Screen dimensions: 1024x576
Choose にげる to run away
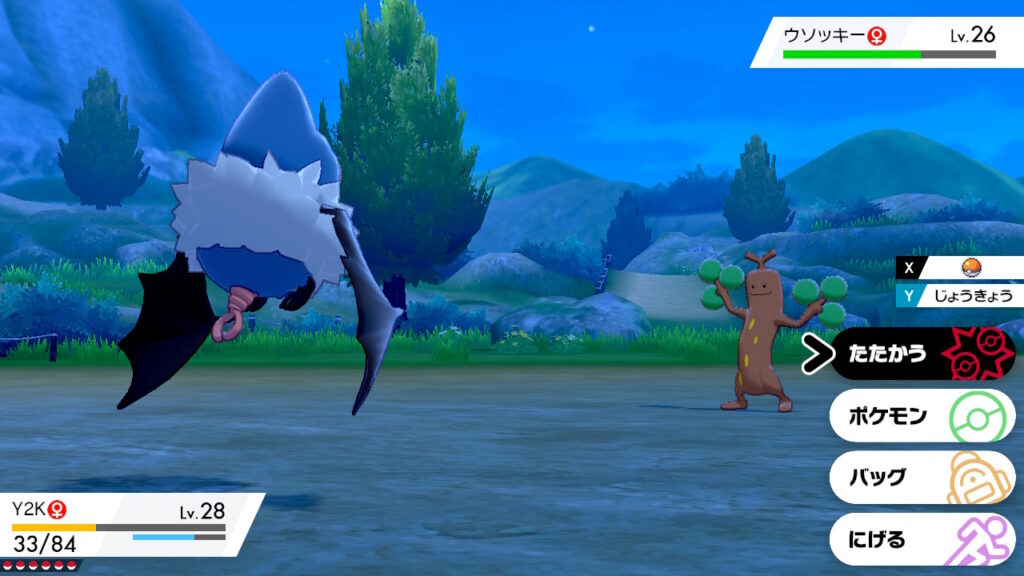coord(920,540)
